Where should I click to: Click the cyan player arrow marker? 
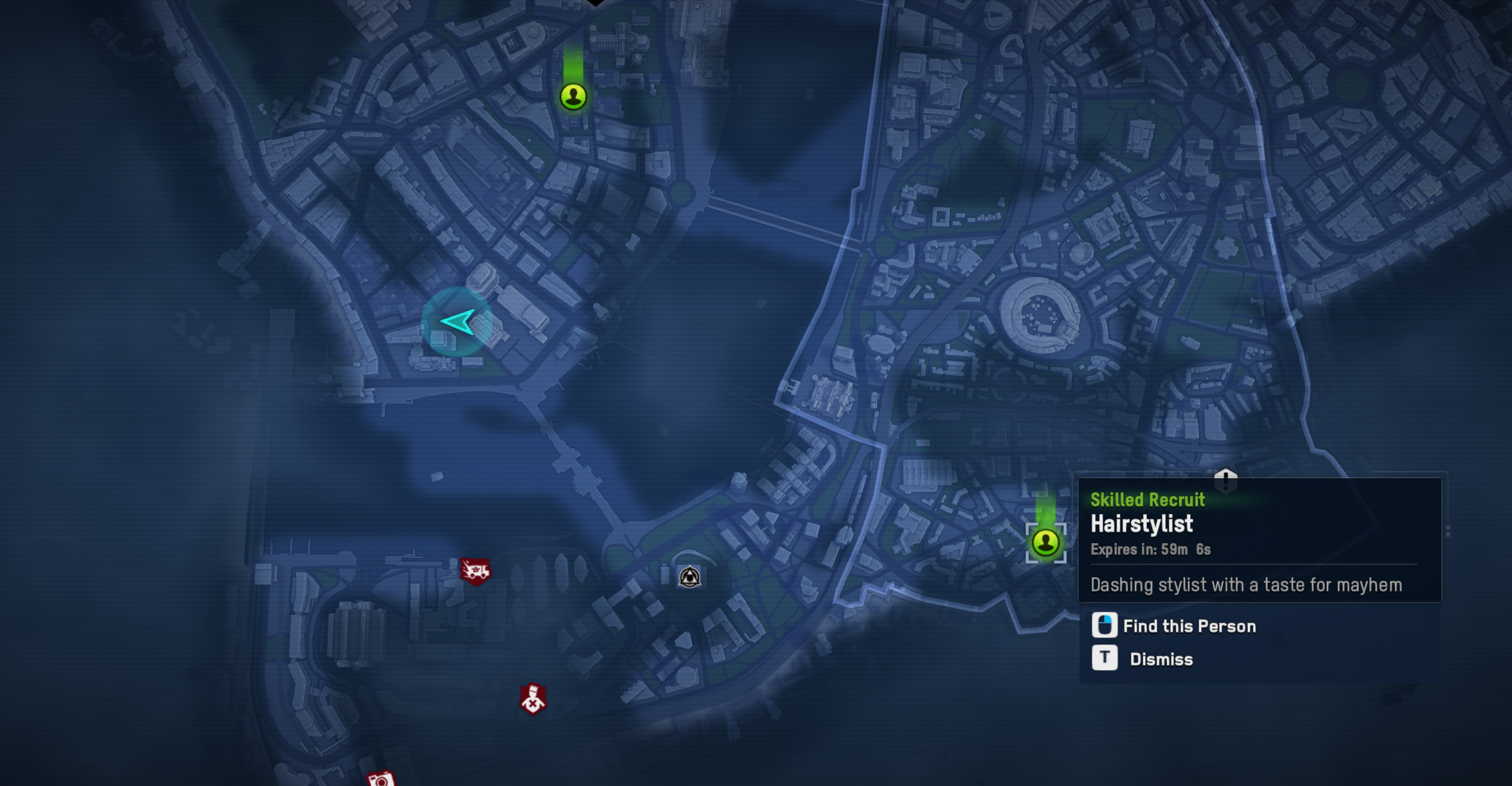[x=458, y=321]
